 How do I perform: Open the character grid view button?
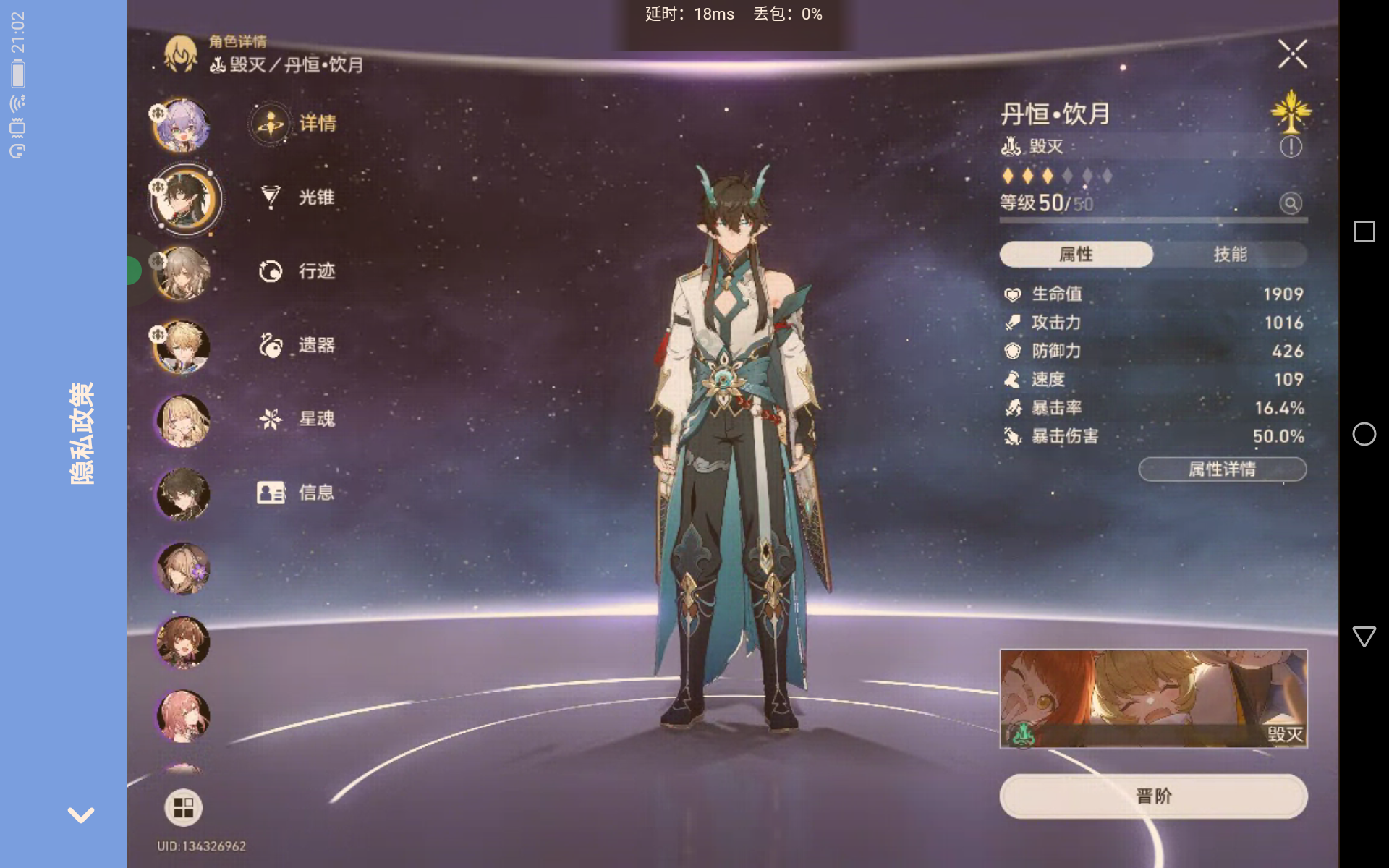pos(183,807)
